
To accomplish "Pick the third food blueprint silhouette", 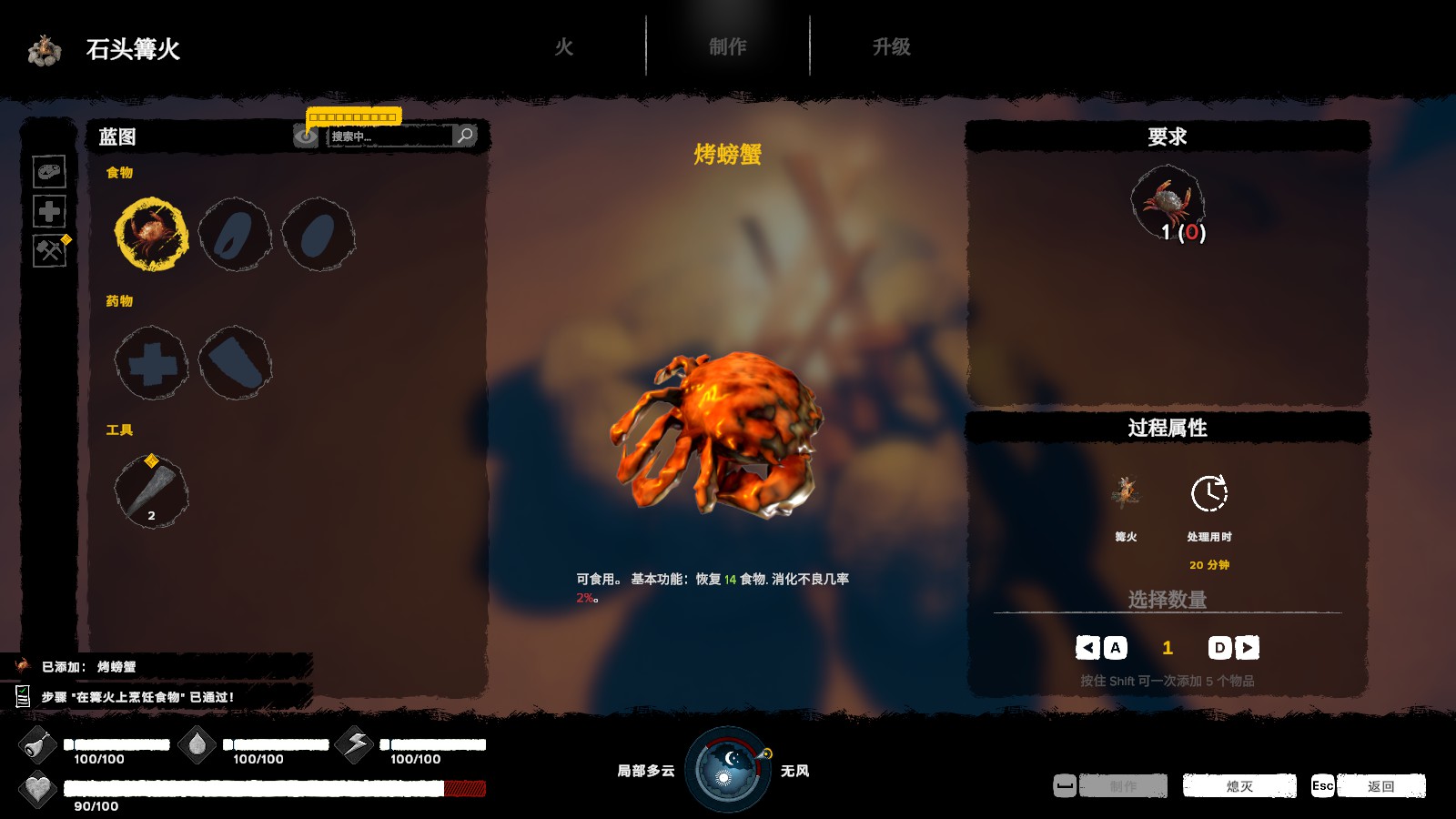I will (x=318, y=235).
